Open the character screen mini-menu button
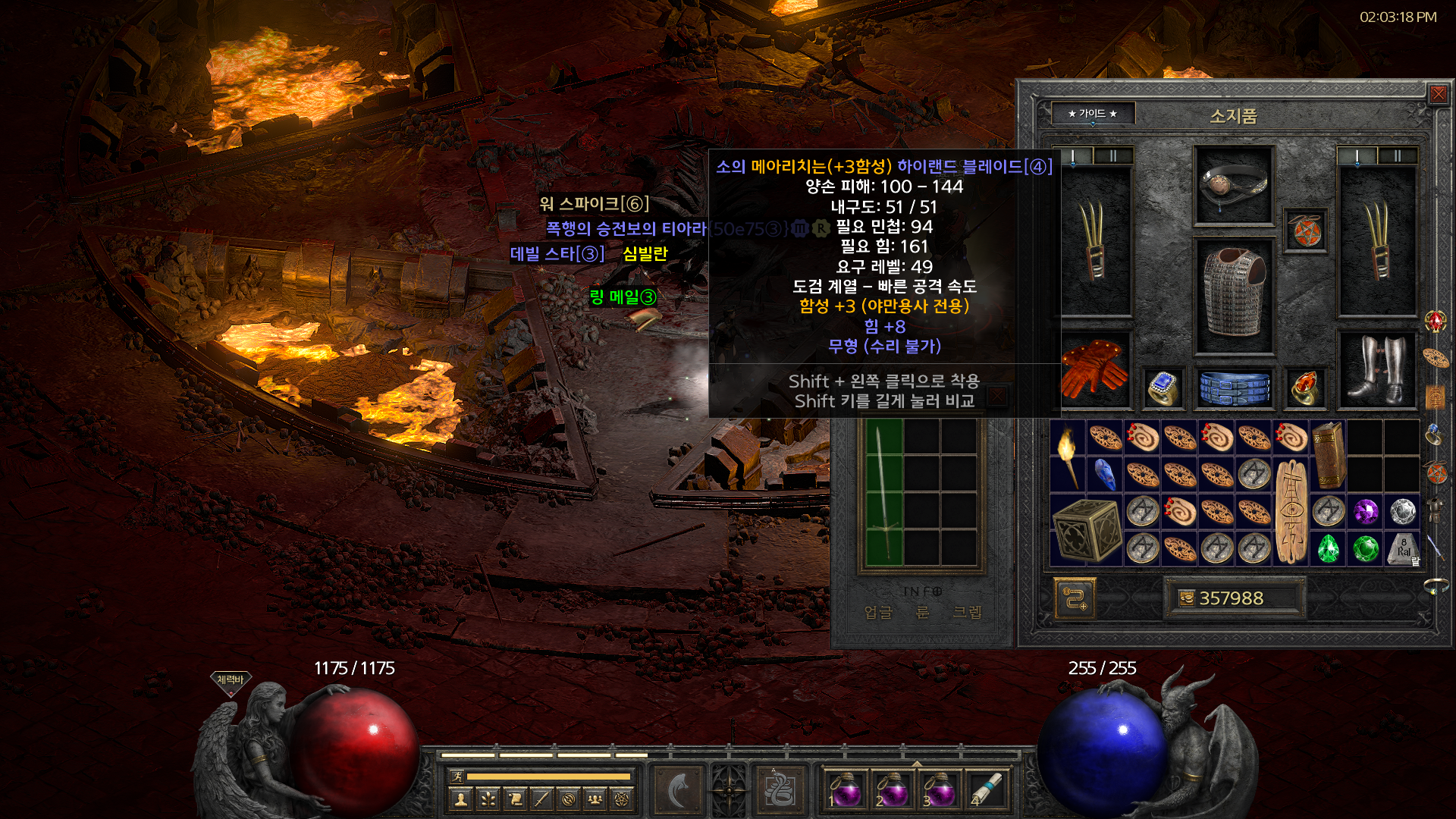This screenshot has width=1456, height=819. [x=460, y=798]
